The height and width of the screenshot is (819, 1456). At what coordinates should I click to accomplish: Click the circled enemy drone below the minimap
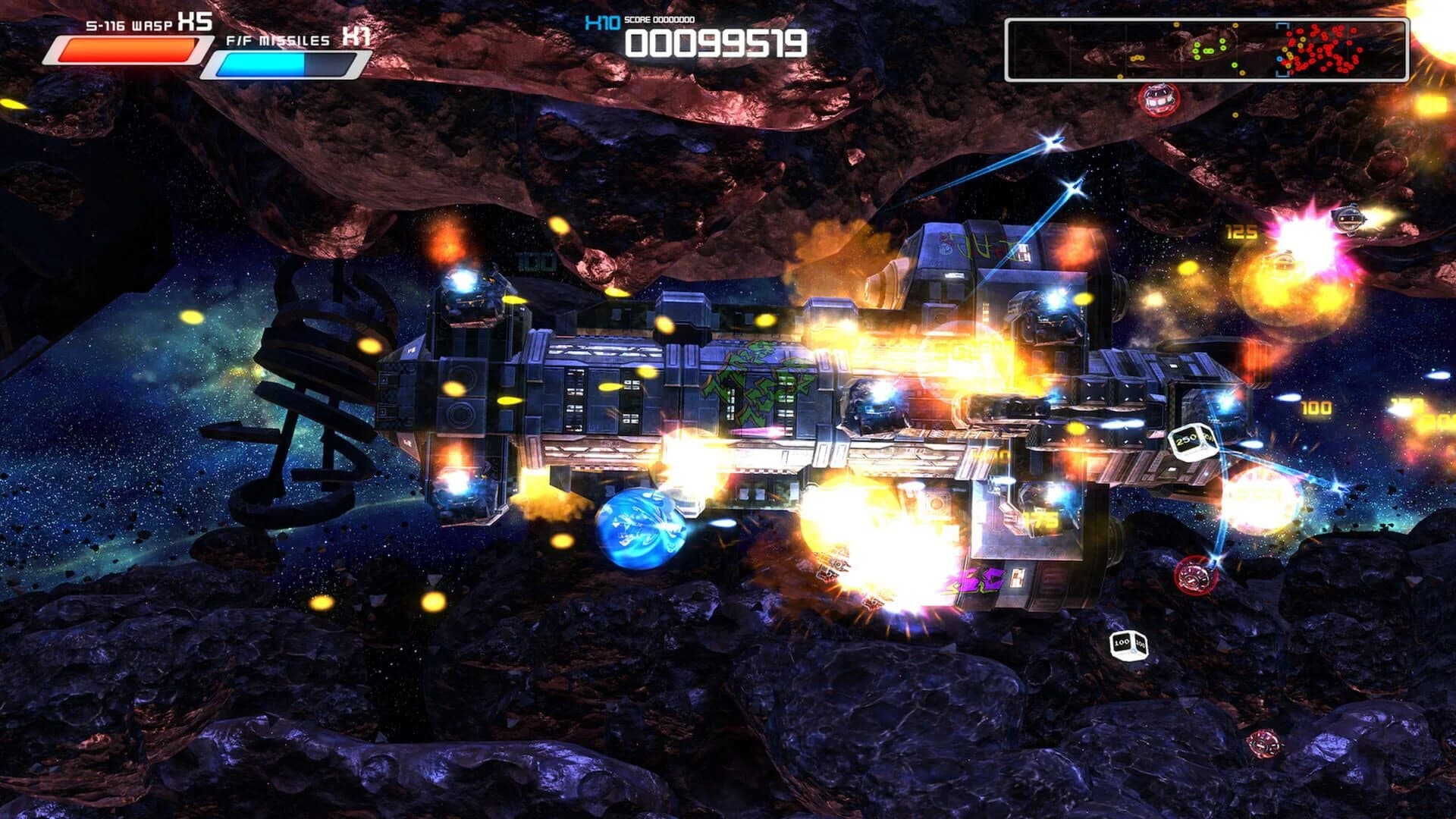point(1159,99)
